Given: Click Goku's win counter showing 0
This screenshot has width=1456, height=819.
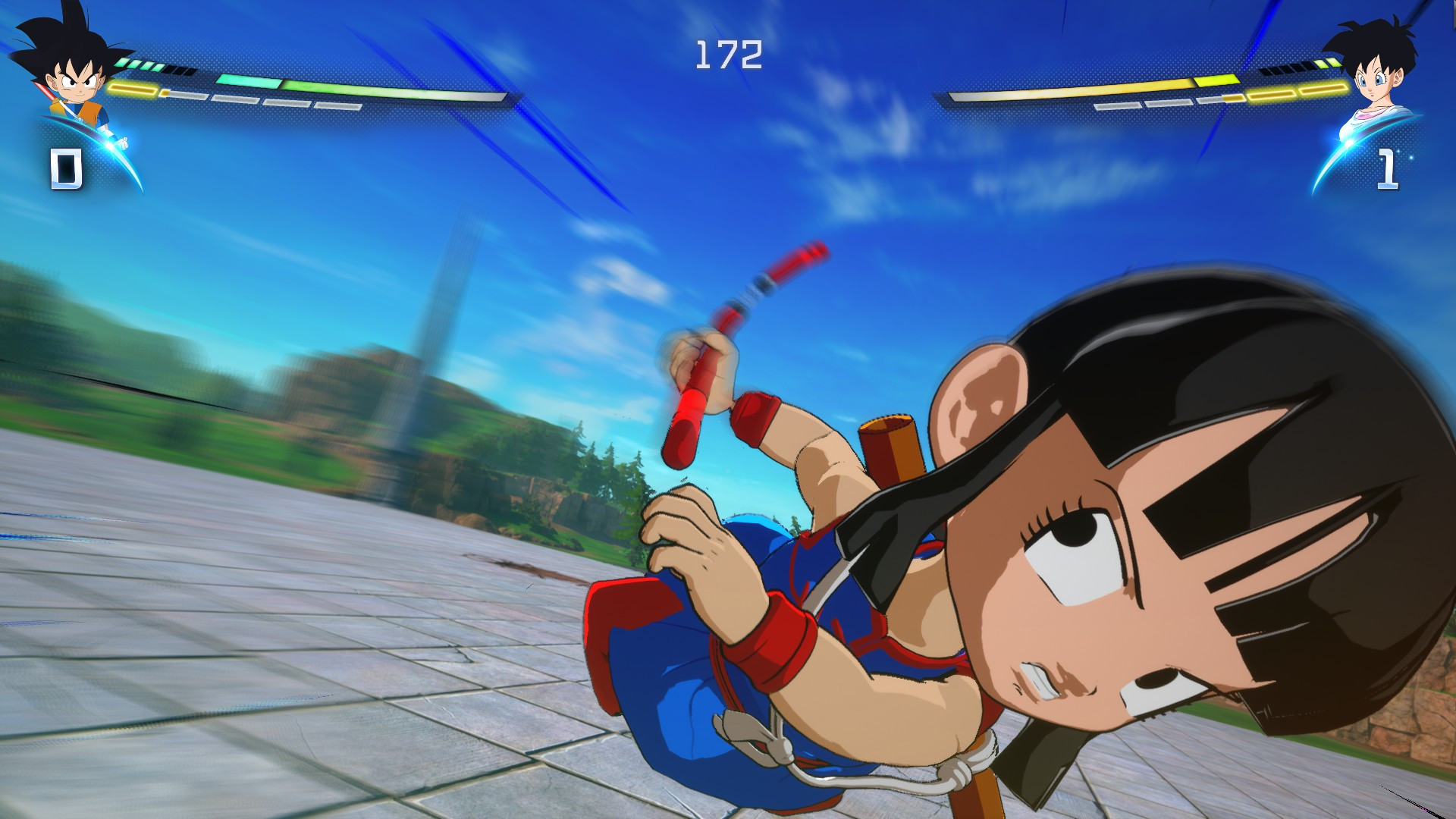Looking at the screenshot, I should [x=67, y=168].
